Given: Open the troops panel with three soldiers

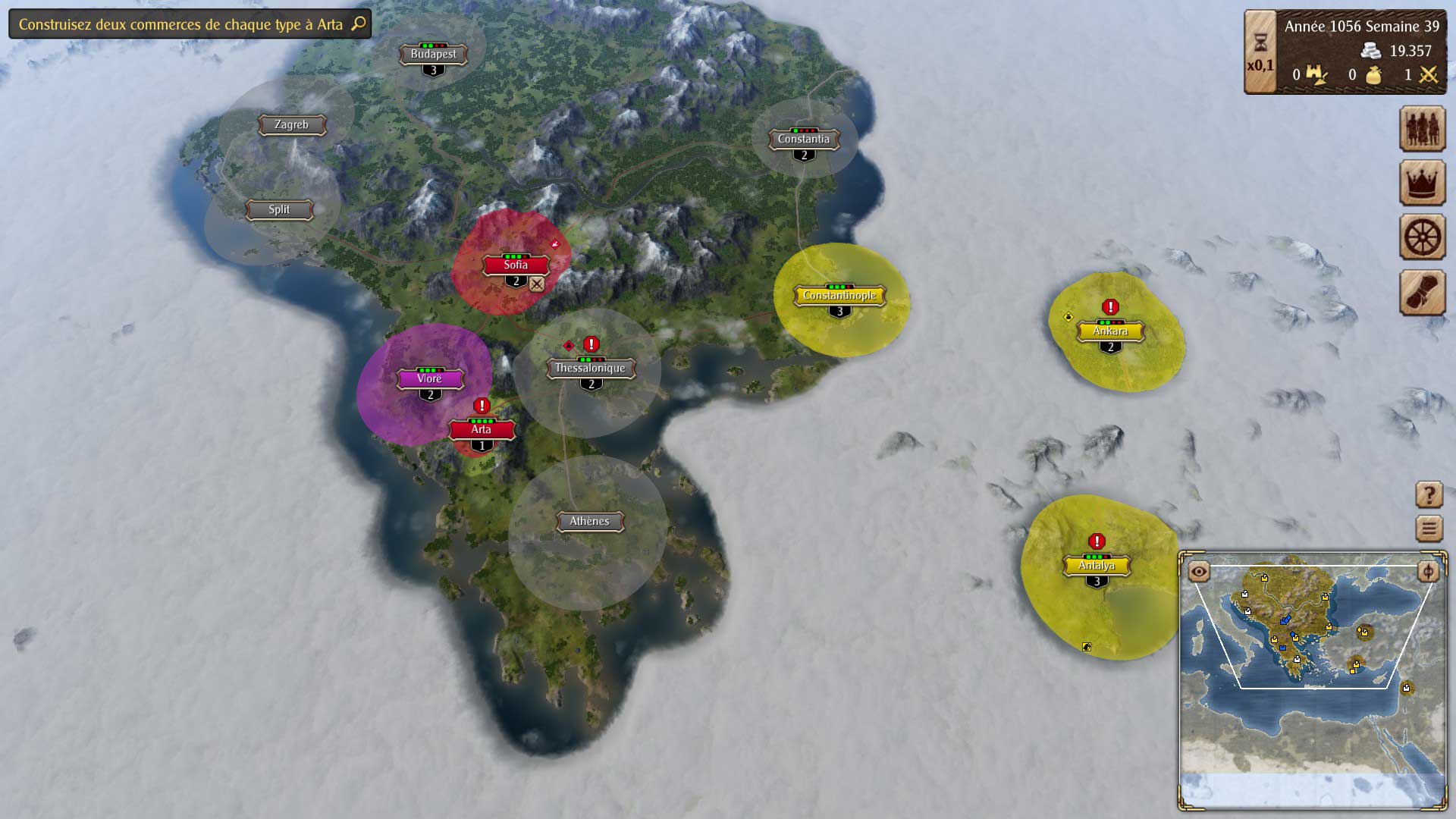Looking at the screenshot, I should click(1422, 128).
